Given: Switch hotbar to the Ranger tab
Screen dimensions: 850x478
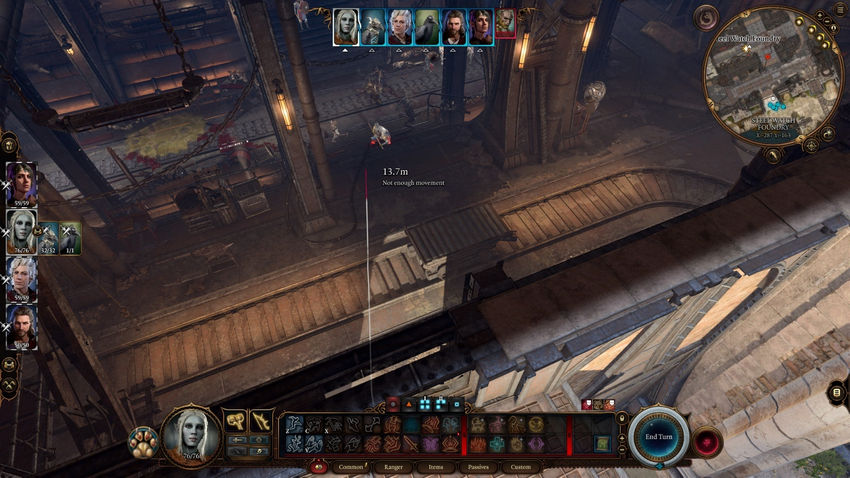Looking at the screenshot, I should point(394,466).
